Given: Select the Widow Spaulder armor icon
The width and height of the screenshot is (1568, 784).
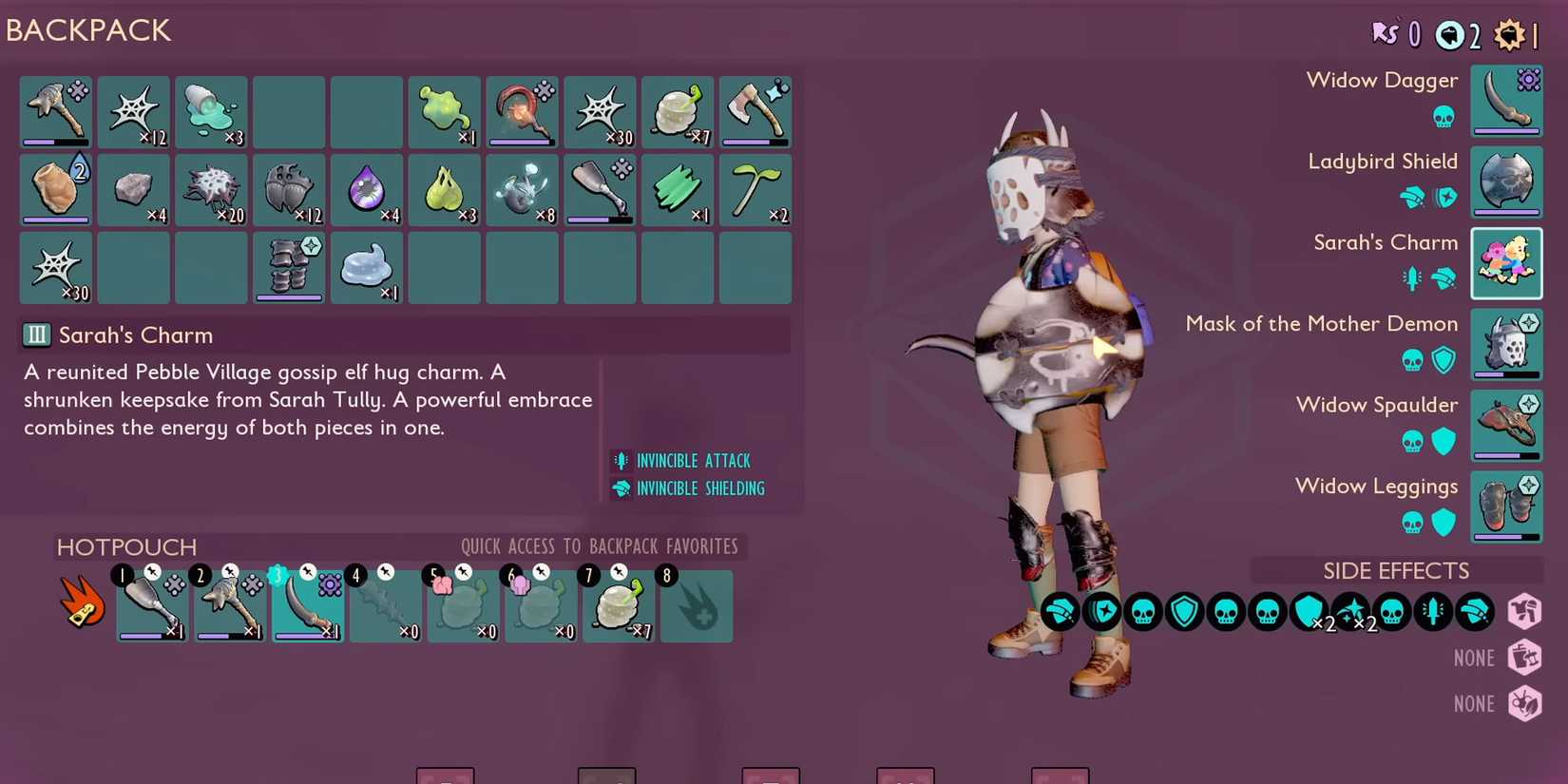Looking at the screenshot, I should click(1506, 426).
